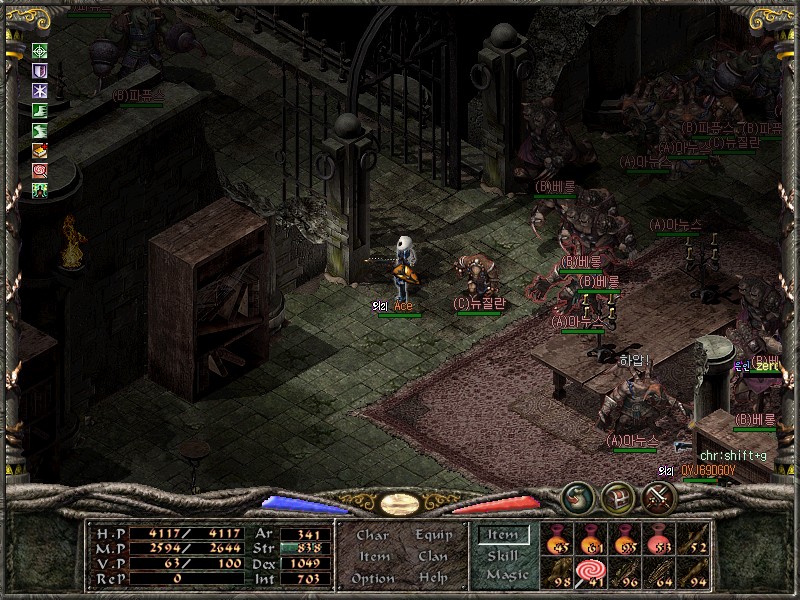Switch quick slots to the Magic tab
The width and height of the screenshot is (800, 600).
[506, 575]
